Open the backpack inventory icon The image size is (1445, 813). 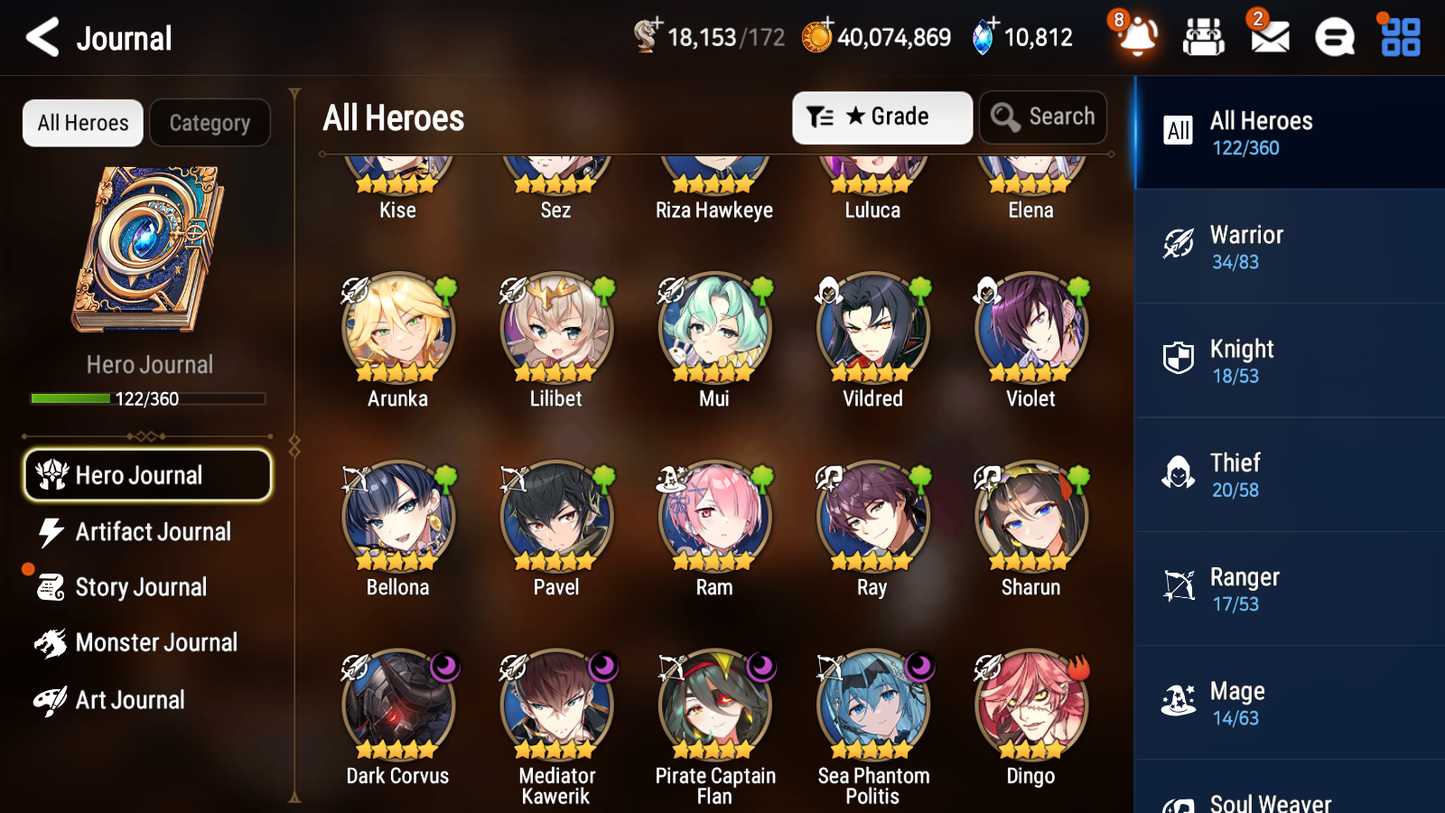coord(1203,37)
